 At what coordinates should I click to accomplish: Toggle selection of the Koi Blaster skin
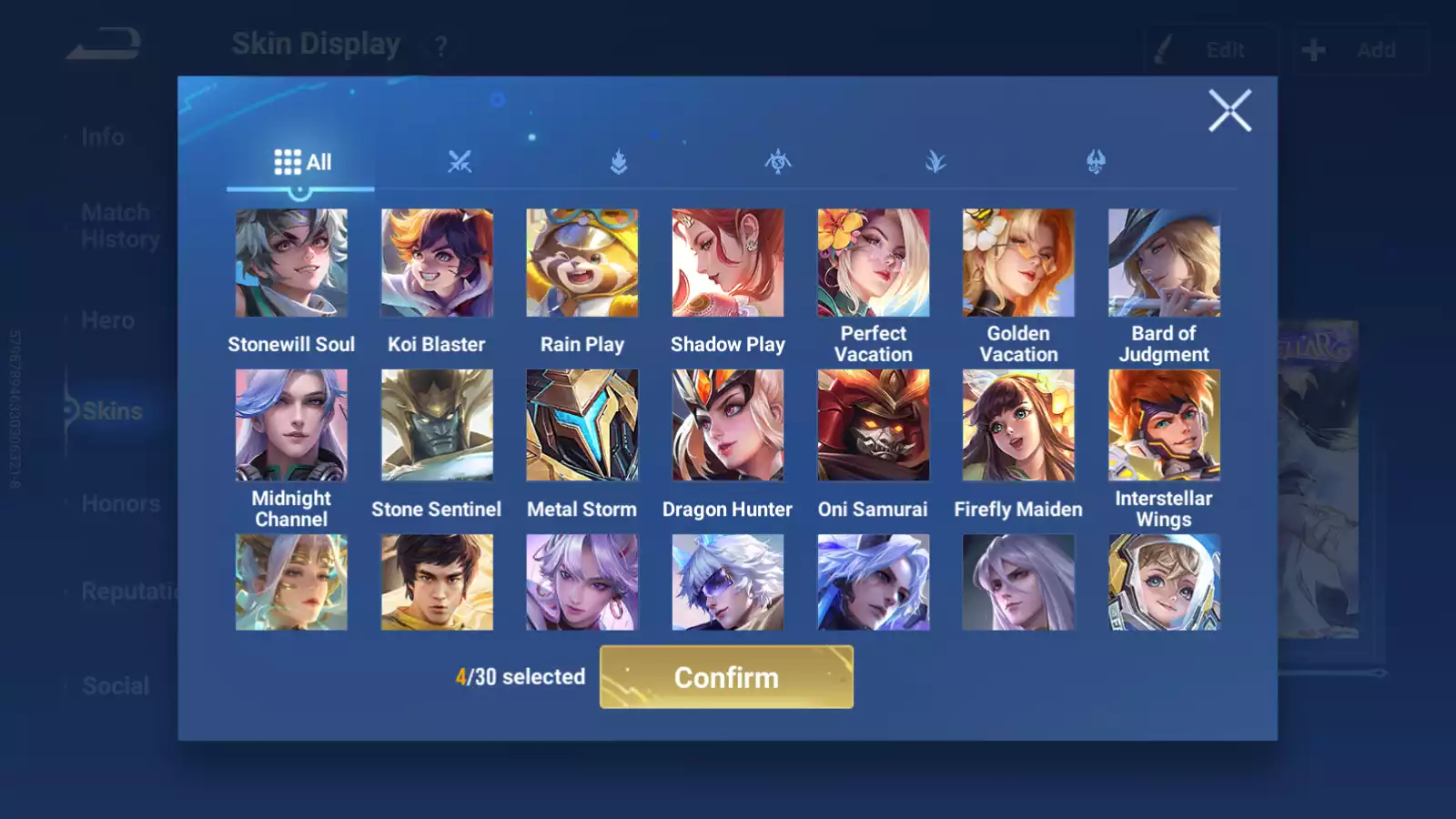(437, 261)
